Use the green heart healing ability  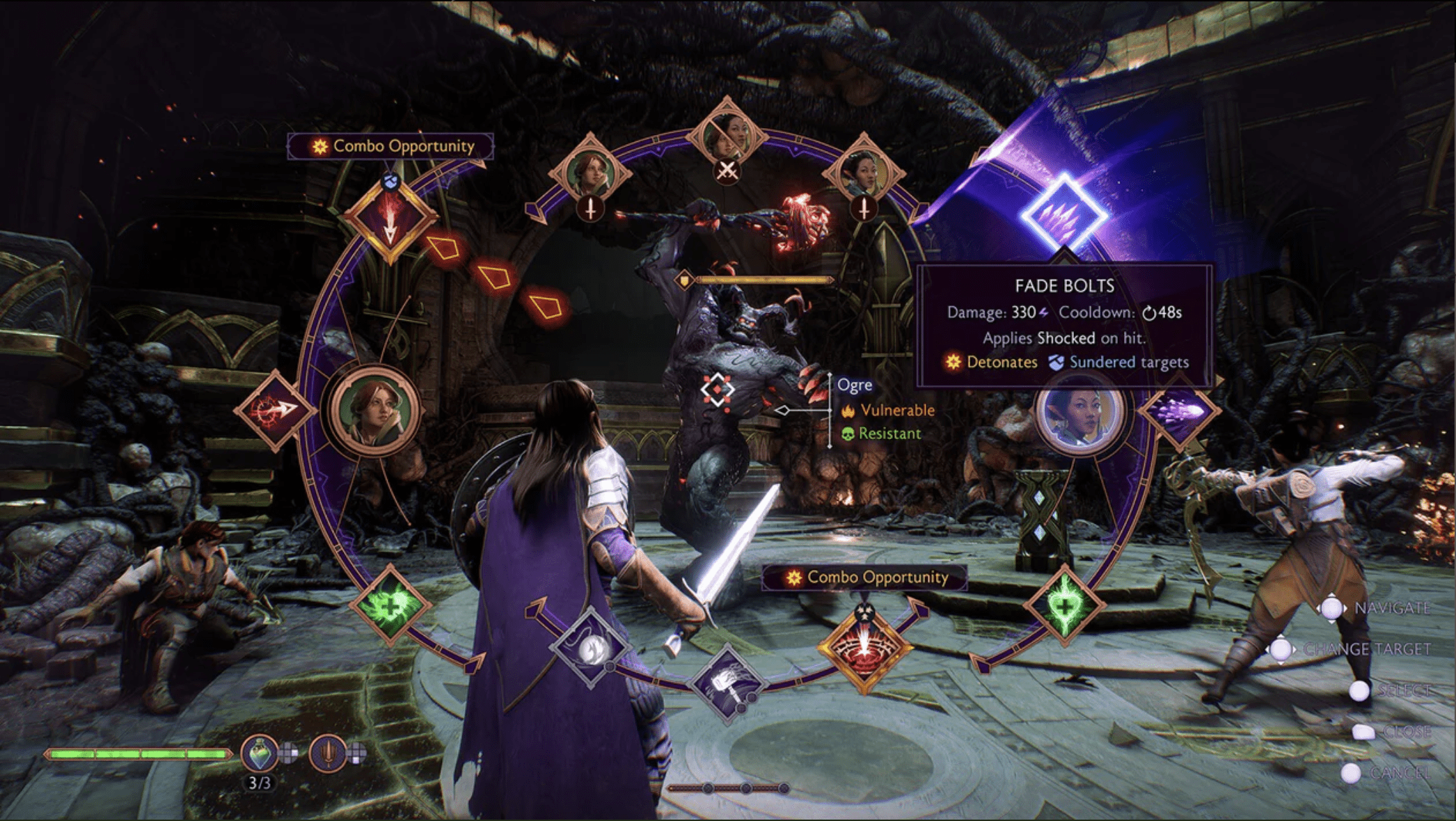click(1065, 604)
